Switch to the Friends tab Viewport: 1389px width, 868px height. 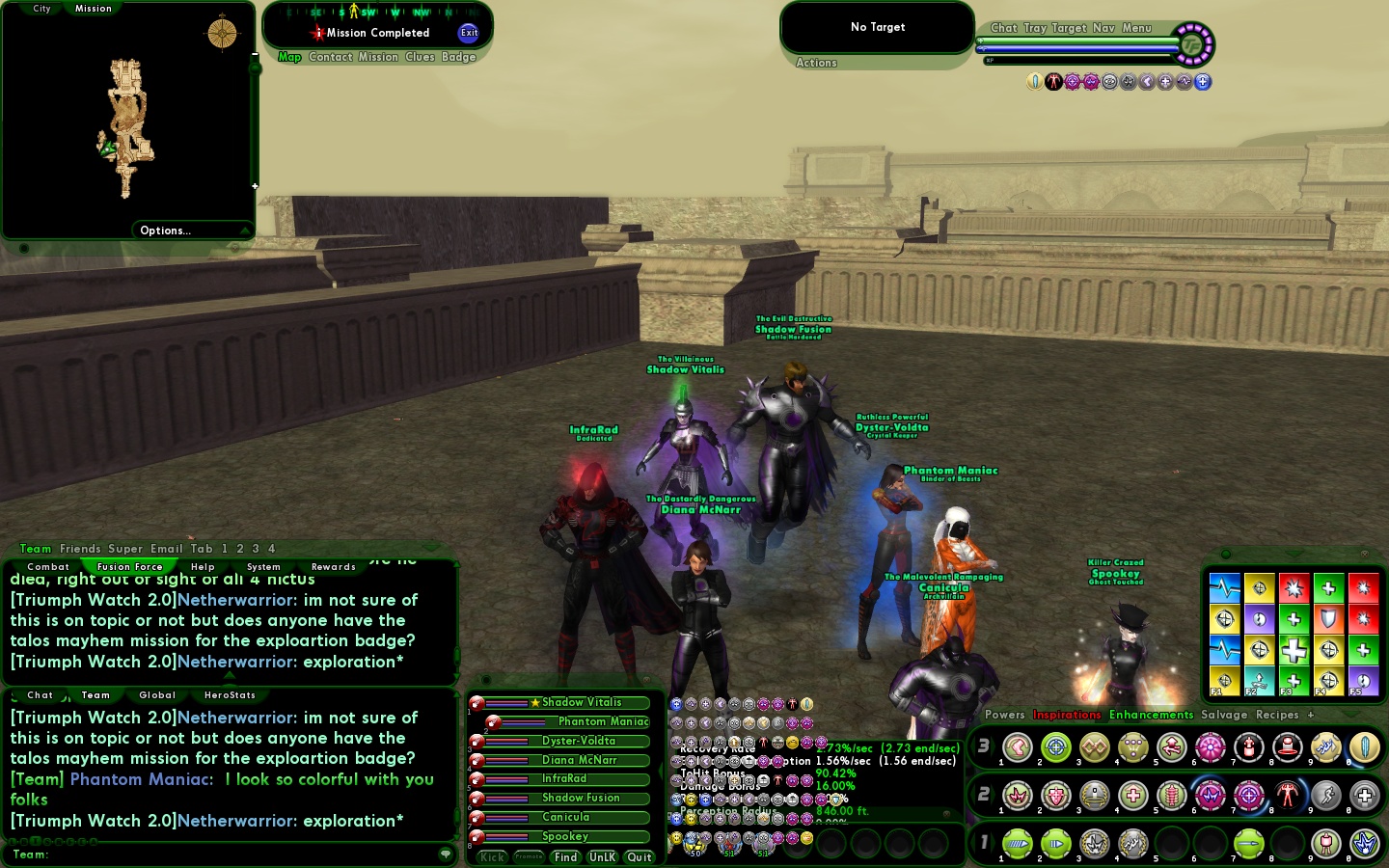pos(80,549)
